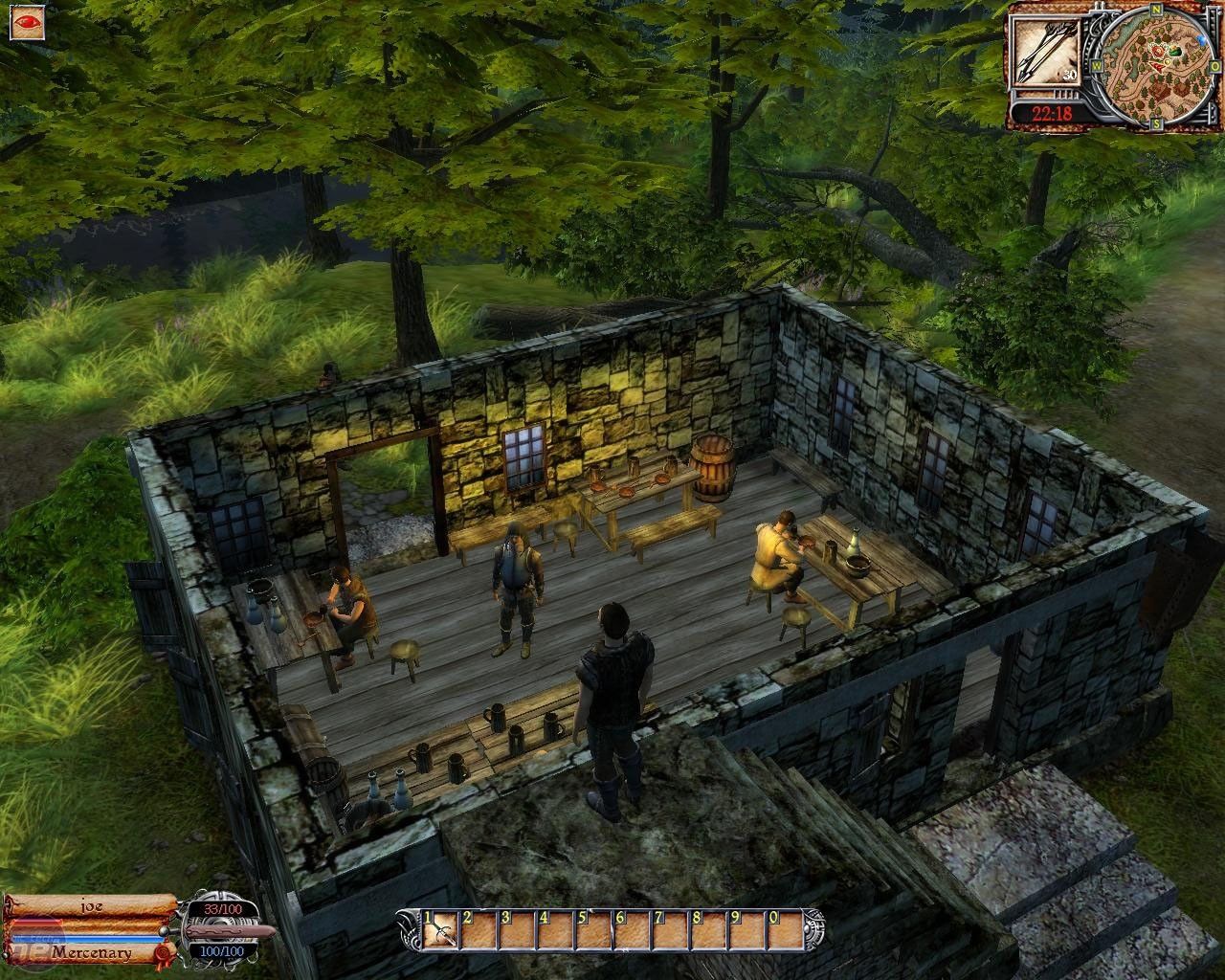Select the blue marker on the minimap
Screen dimensions: 1225x980
click(x=1202, y=42)
